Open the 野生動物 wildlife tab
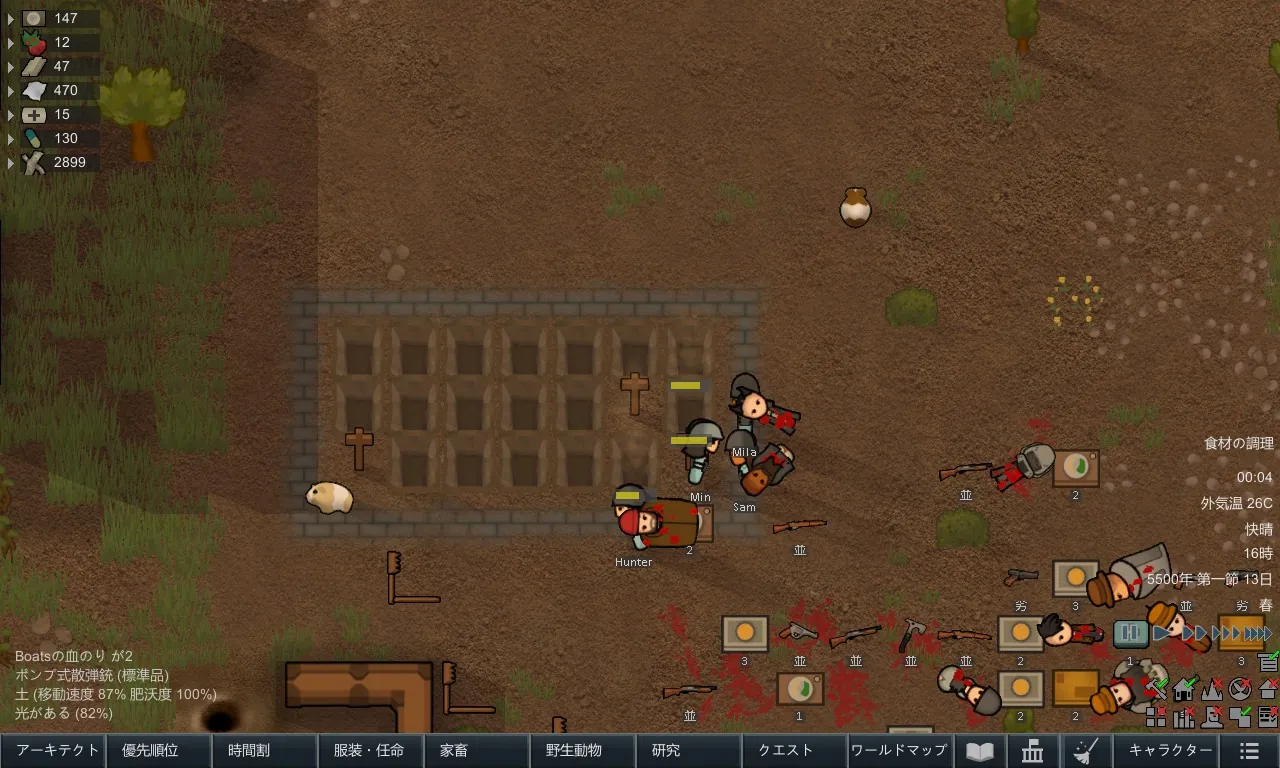This screenshot has height=768, width=1280. pyautogui.click(x=582, y=751)
